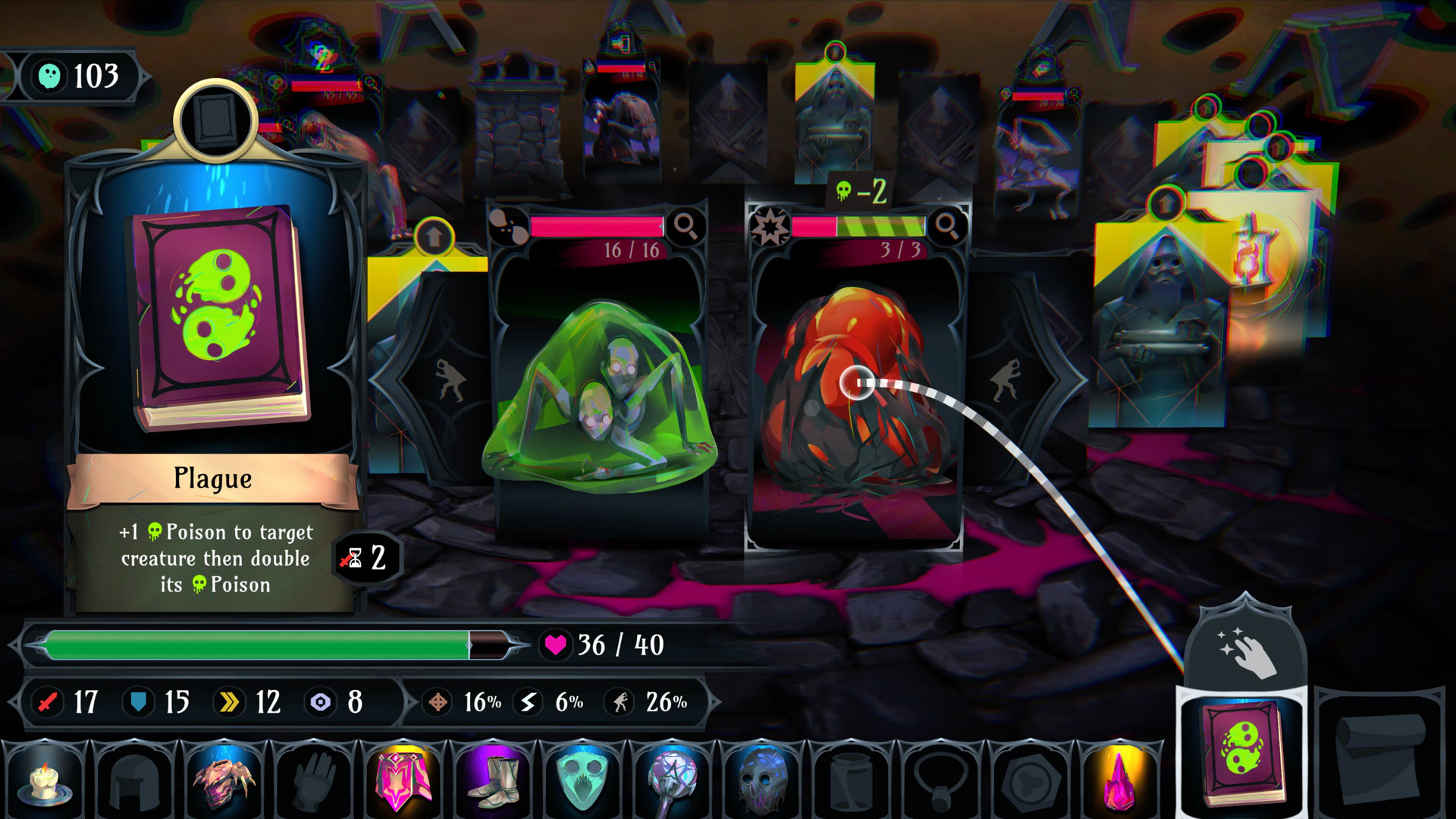The width and height of the screenshot is (1456, 819).
Task: Select the candle item in inventory
Action: (45, 783)
